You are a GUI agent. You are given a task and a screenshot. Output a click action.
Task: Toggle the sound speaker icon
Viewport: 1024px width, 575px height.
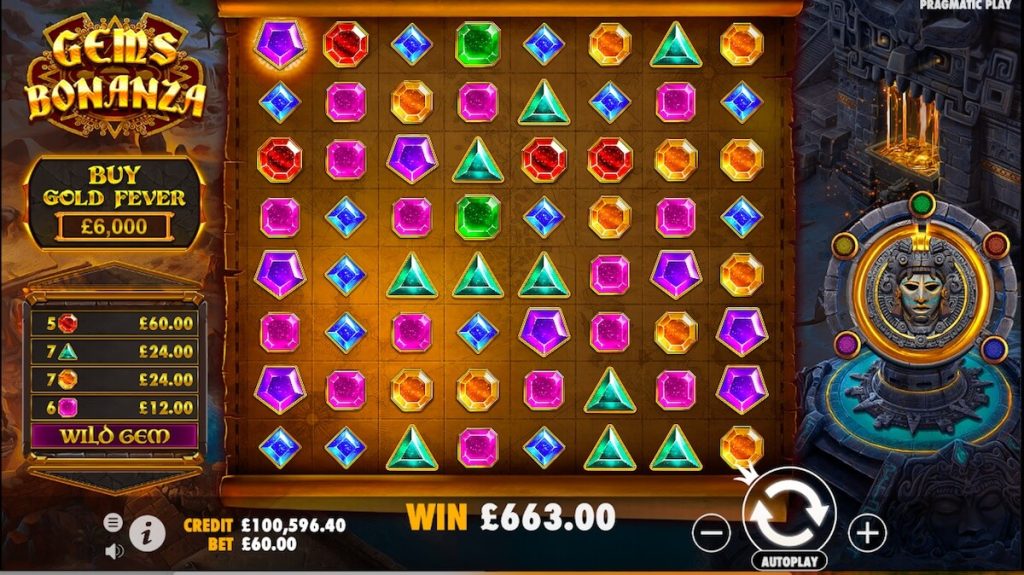point(113,550)
